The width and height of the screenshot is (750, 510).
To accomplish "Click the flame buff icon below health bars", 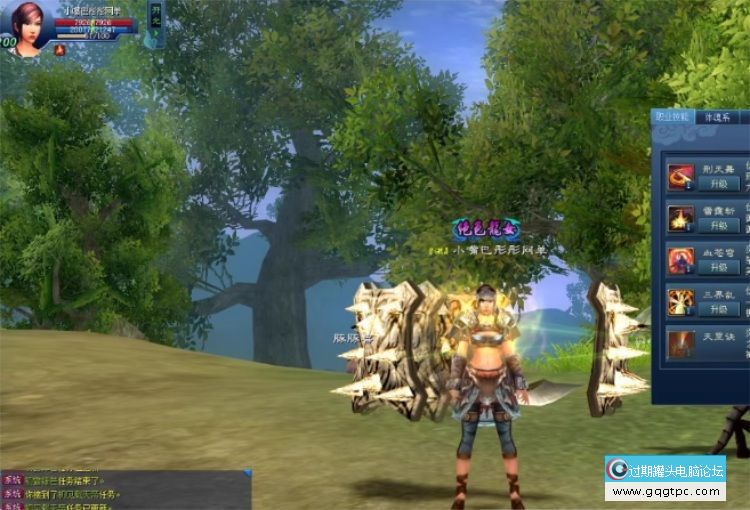I will coord(59,49).
